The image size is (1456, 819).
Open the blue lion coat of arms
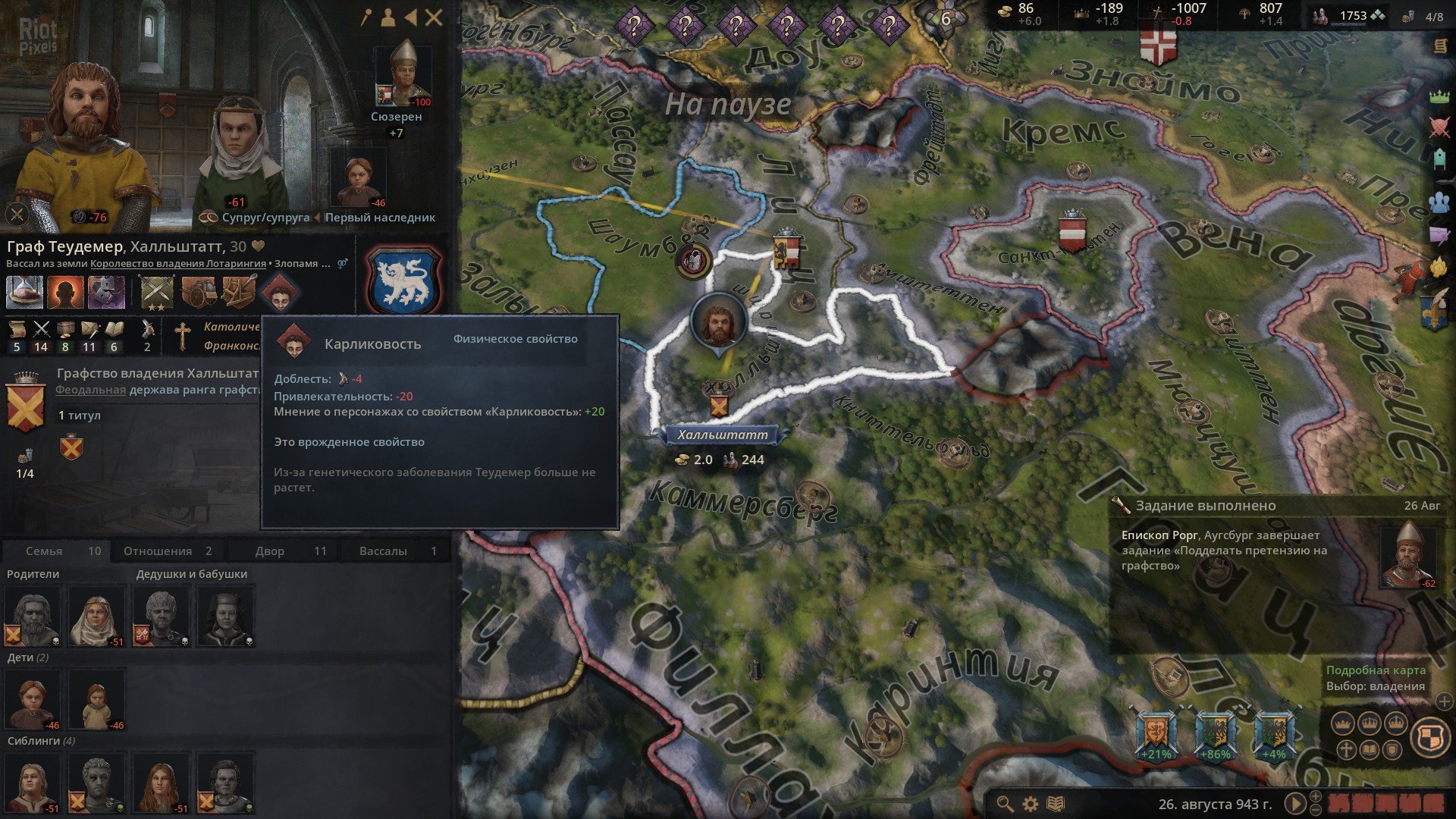pos(403,279)
